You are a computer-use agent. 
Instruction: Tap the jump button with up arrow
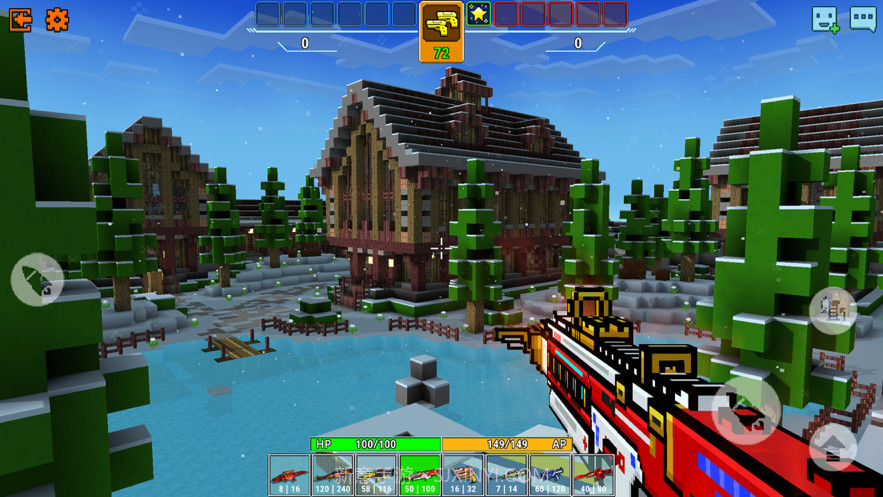[x=833, y=446]
